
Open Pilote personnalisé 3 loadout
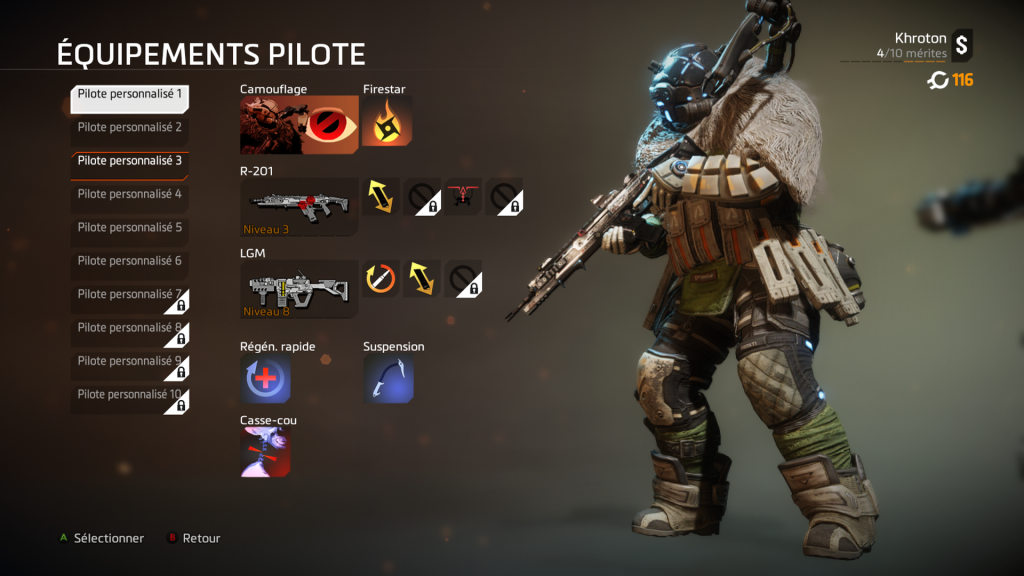click(130, 161)
